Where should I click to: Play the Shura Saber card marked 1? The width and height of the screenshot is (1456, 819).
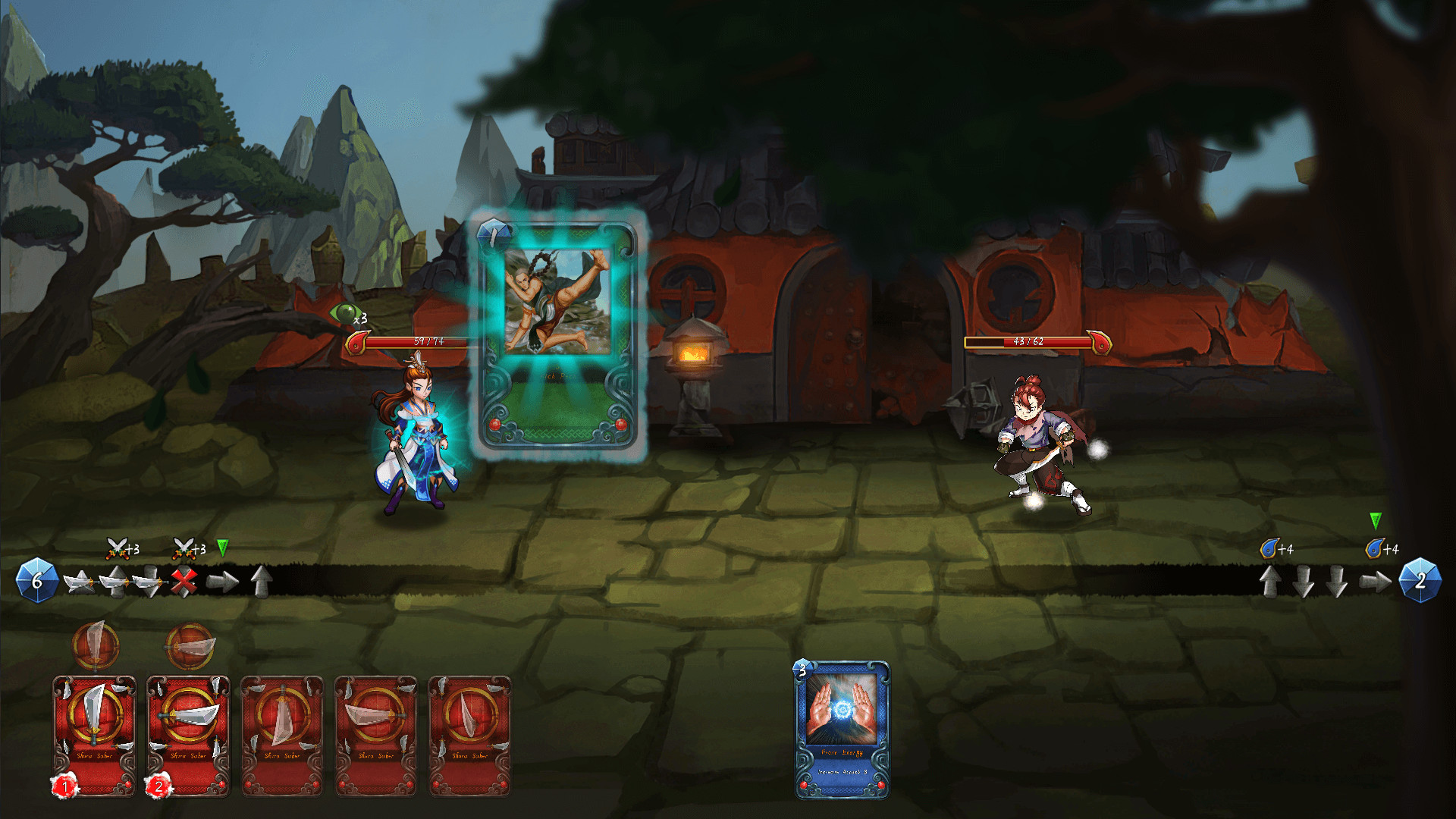95,732
